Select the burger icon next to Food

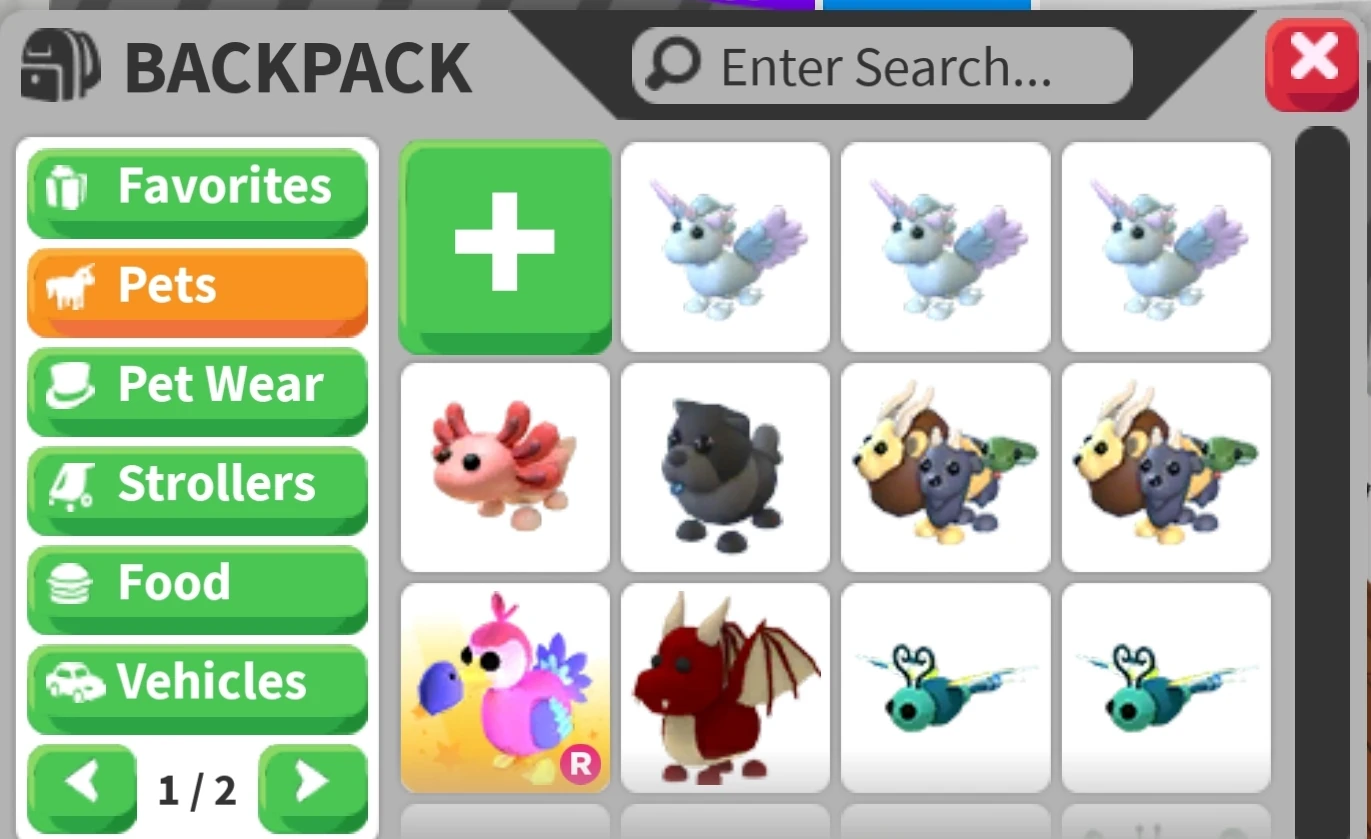point(72,582)
